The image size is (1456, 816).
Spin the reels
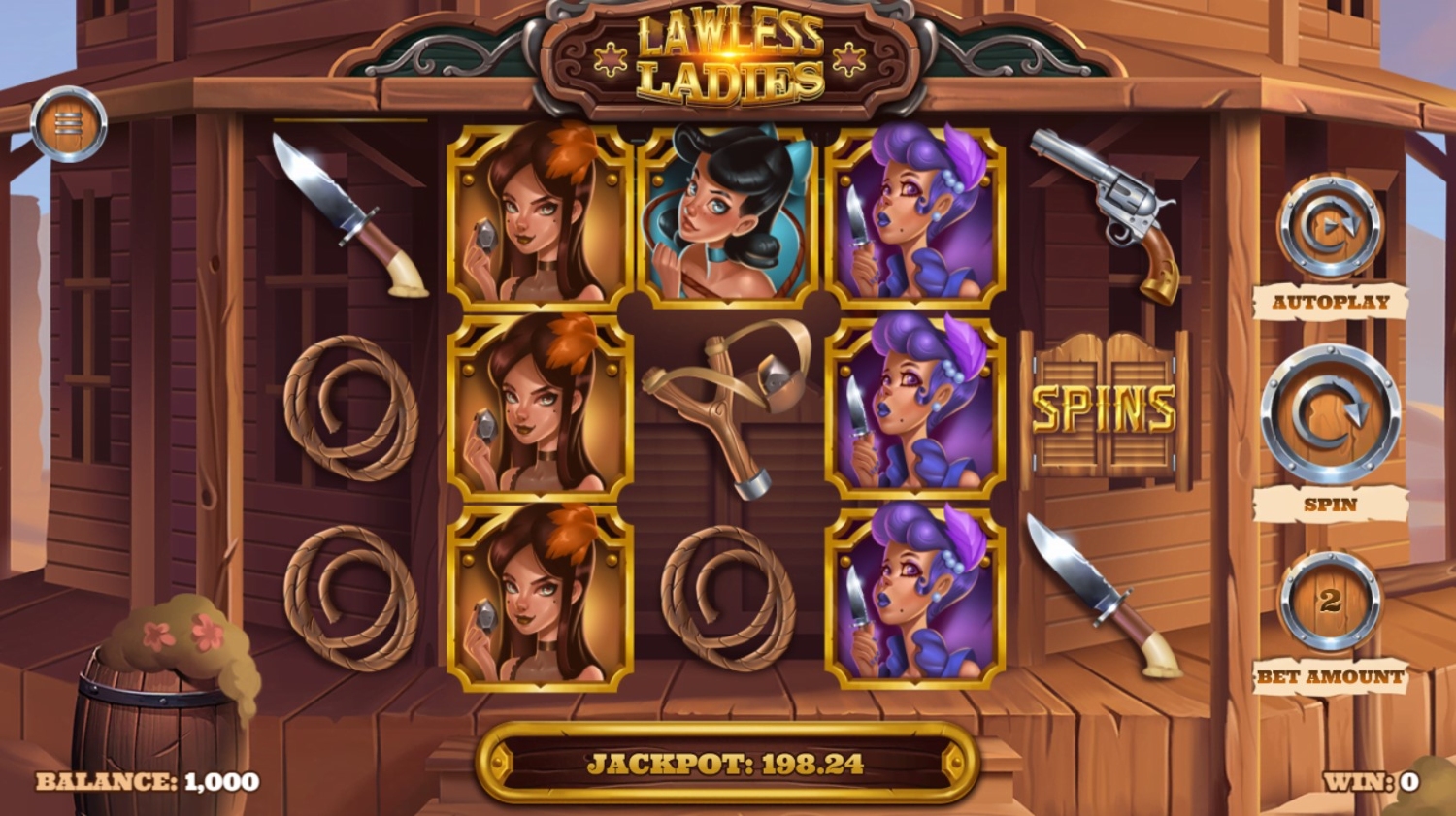[x=1330, y=414]
